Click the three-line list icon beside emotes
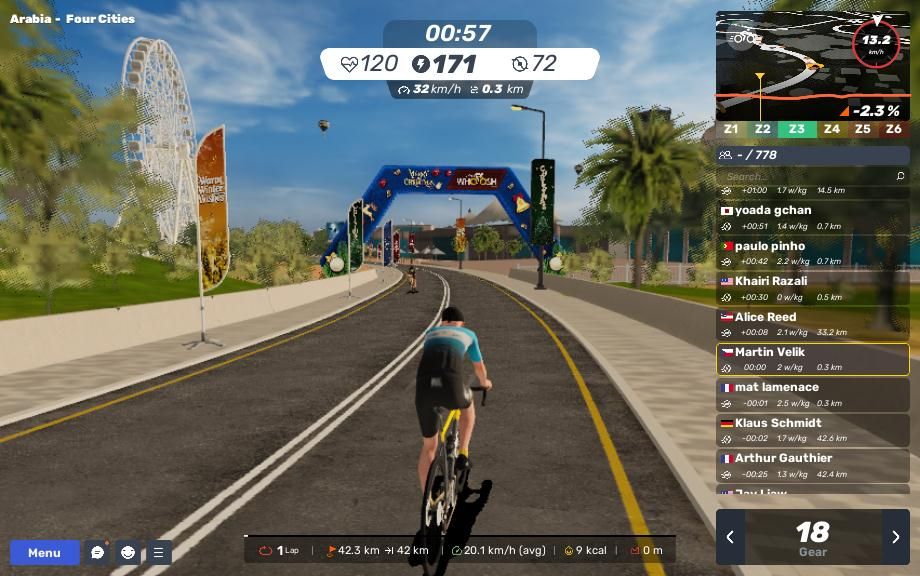 click(158, 552)
